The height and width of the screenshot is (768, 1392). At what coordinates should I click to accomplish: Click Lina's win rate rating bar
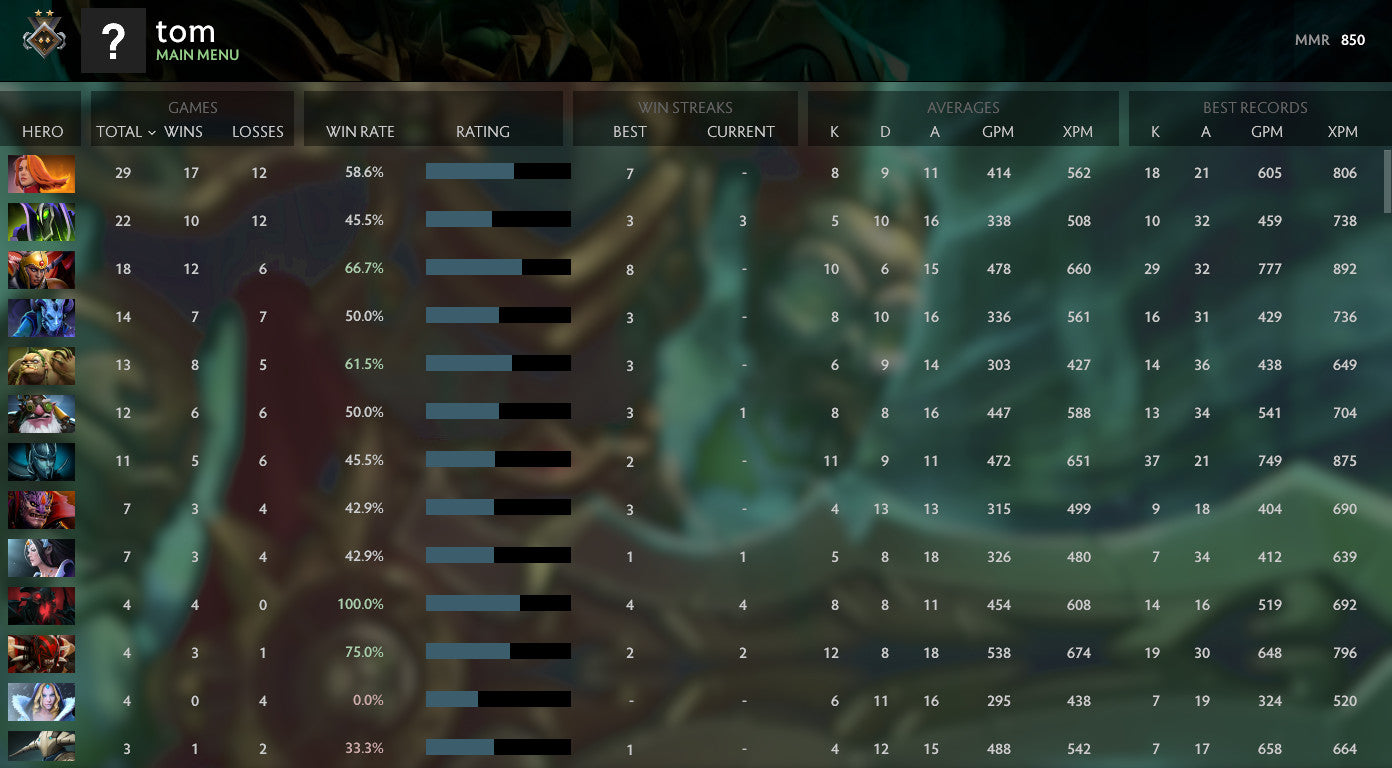click(x=497, y=171)
